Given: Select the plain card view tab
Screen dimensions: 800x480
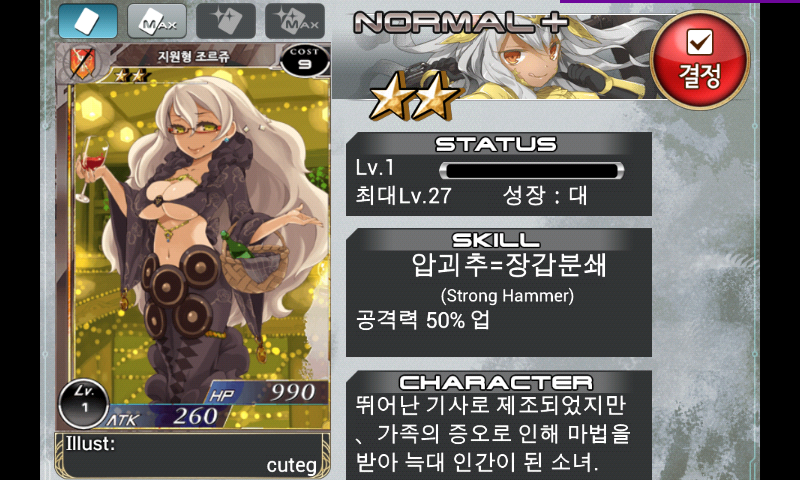Looking at the screenshot, I should 87,21.
